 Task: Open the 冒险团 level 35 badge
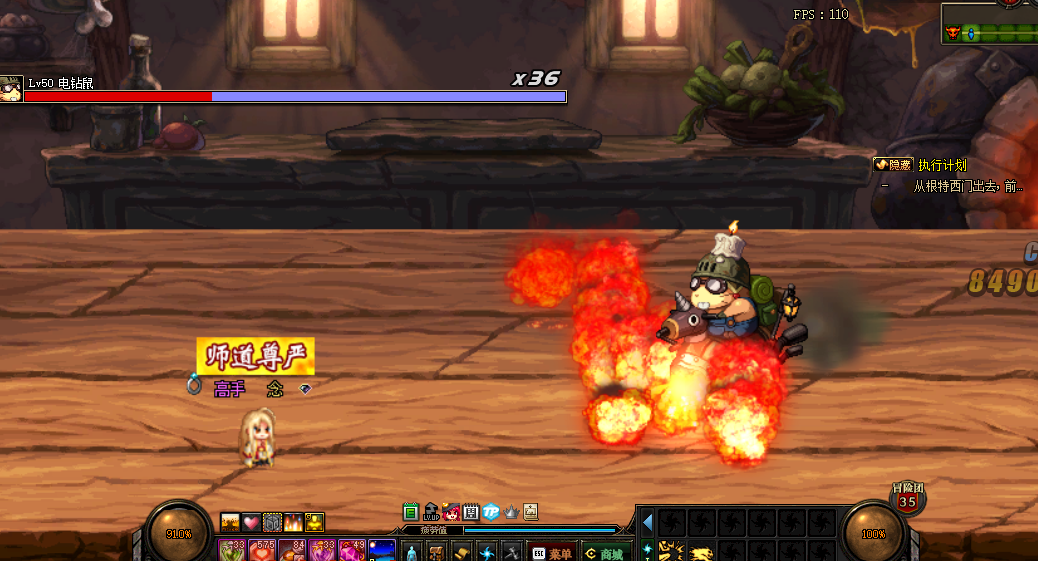click(x=907, y=499)
